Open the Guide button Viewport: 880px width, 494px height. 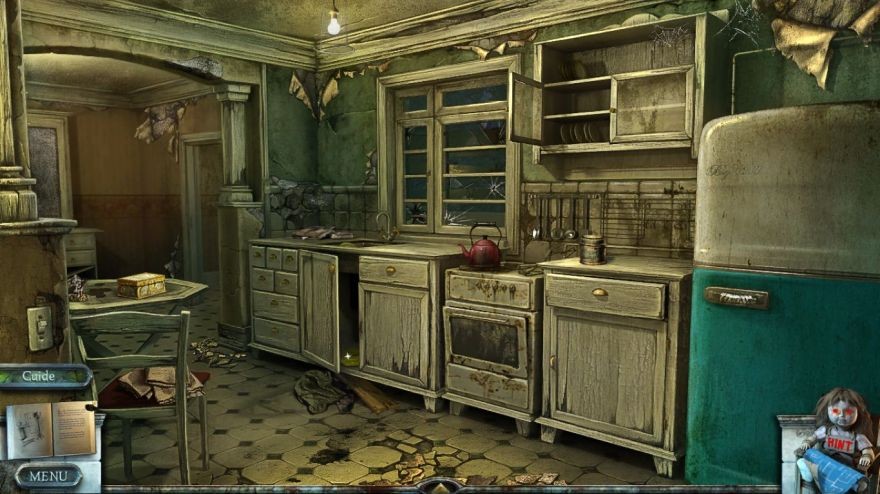coord(40,376)
